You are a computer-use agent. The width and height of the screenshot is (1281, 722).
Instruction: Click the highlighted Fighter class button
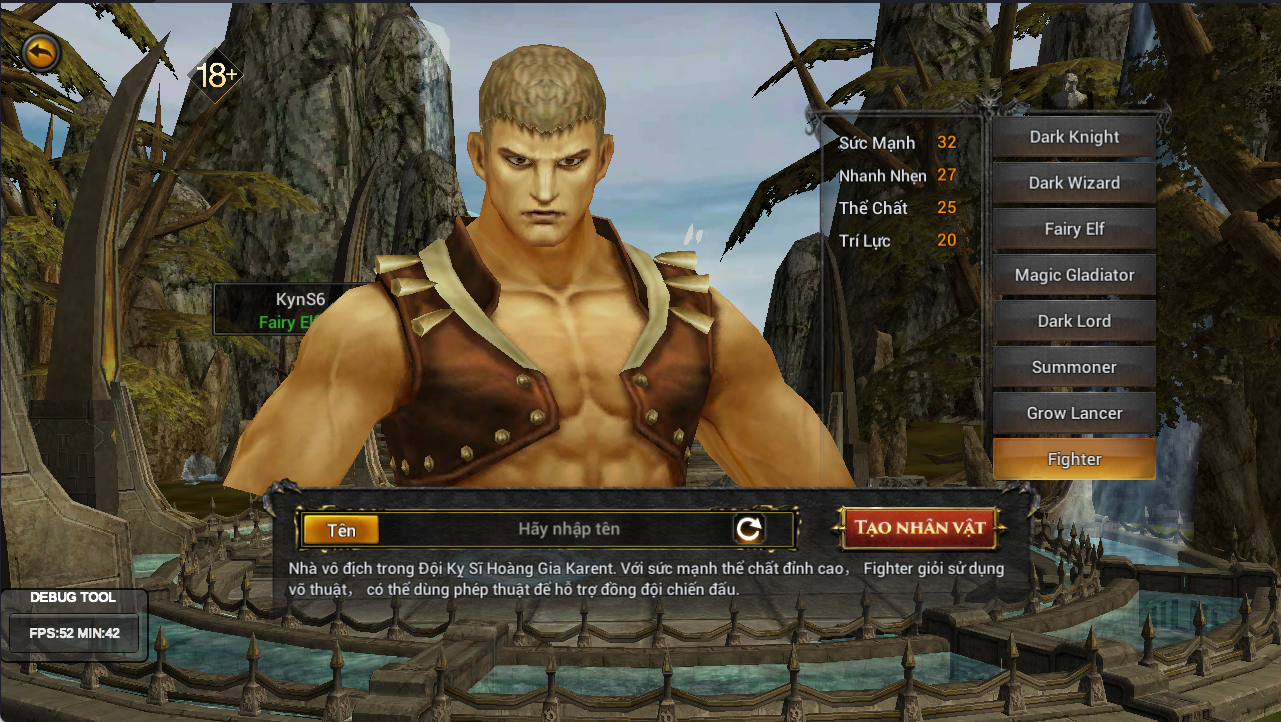[x=1074, y=459]
